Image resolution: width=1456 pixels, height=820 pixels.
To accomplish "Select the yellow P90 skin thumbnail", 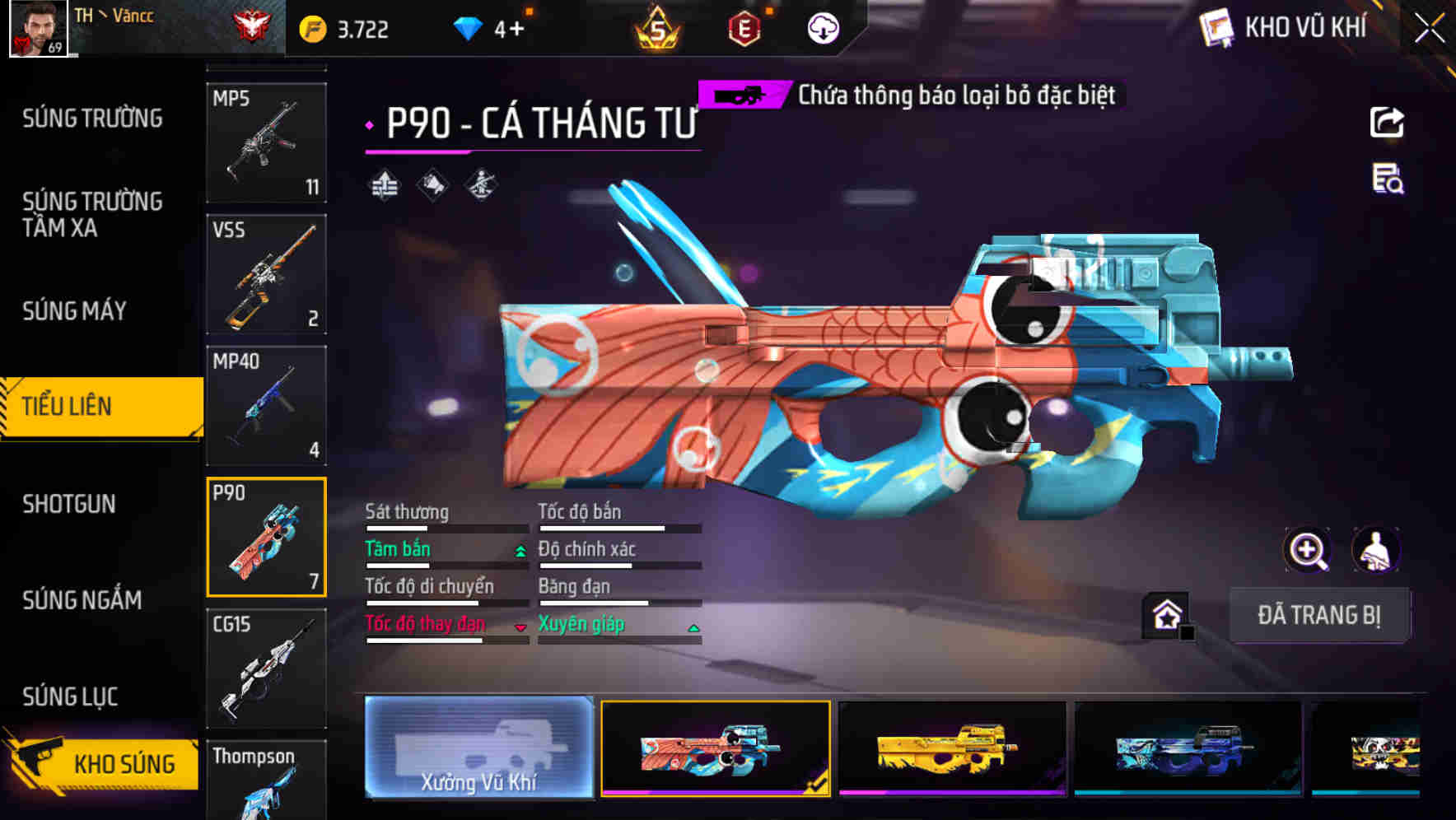I will pyautogui.click(x=951, y=749).
